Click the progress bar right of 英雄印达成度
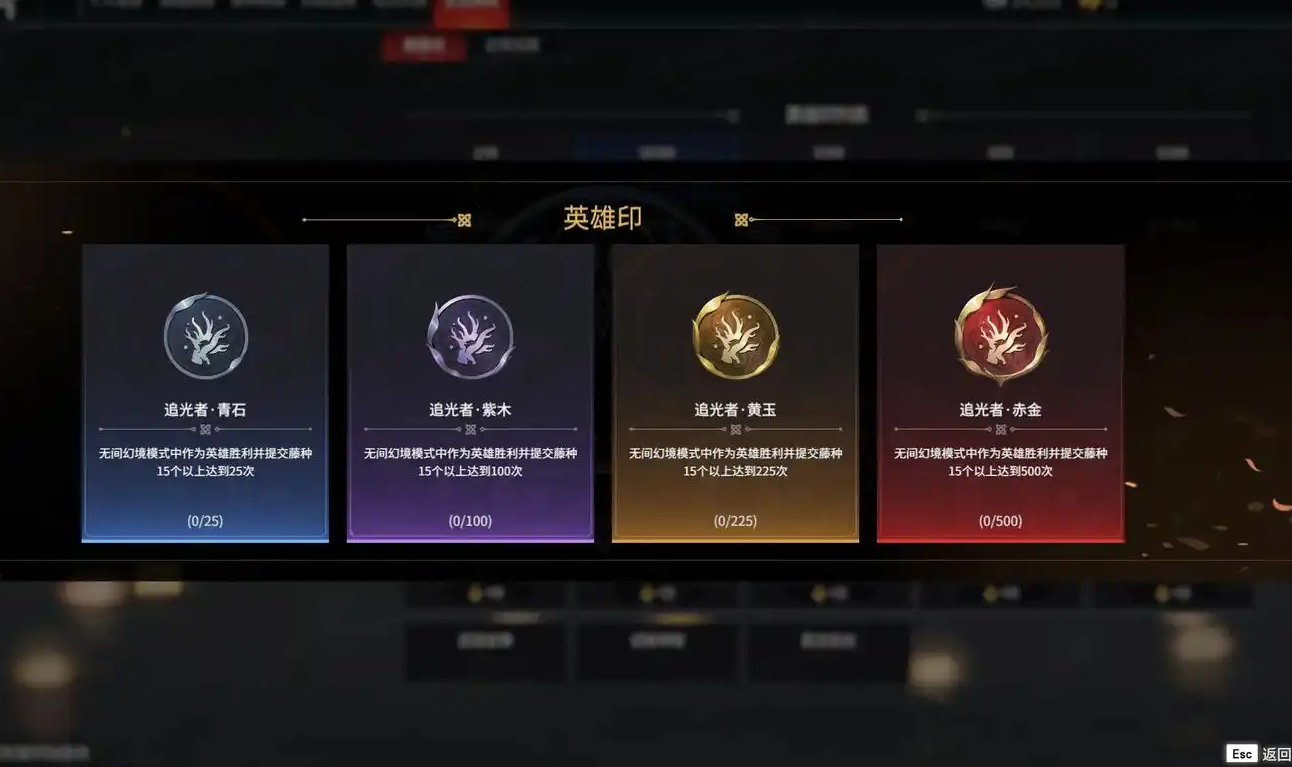Screen dimensions: 1292x767 (1085, 112)
